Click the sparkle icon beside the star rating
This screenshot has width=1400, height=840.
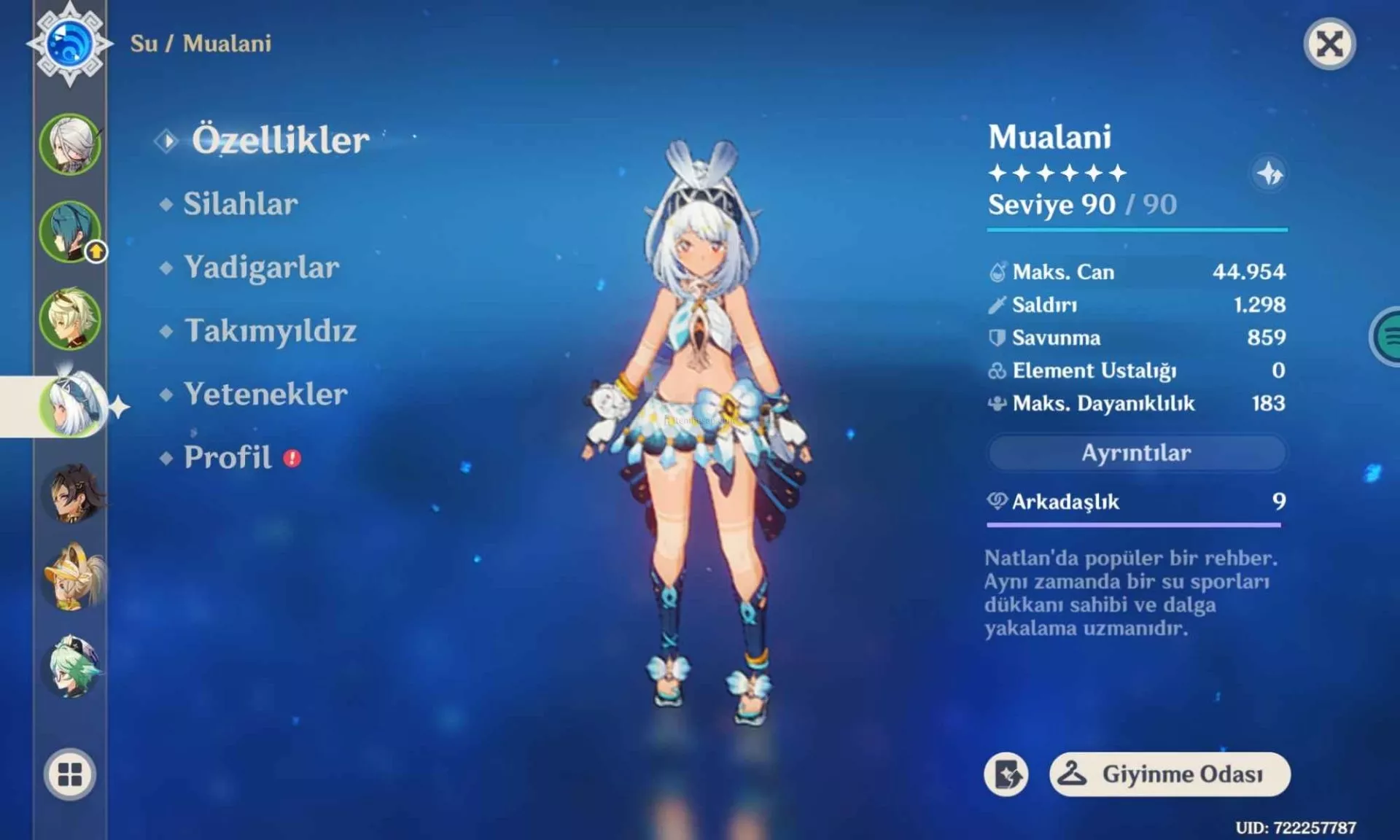point(1269,174)
